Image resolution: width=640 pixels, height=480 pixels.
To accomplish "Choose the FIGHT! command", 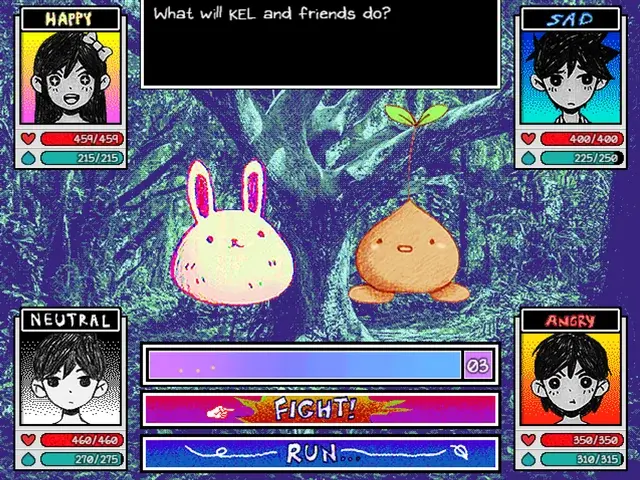I will [320, 408].
